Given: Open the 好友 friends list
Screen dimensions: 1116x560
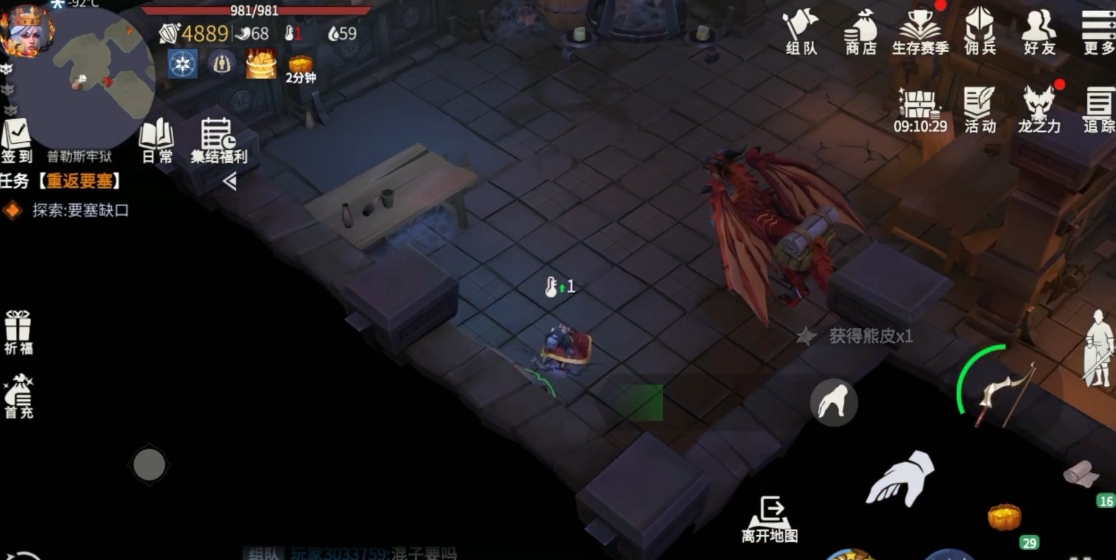Looking at the screenshot, I should tap(1039, 30).
